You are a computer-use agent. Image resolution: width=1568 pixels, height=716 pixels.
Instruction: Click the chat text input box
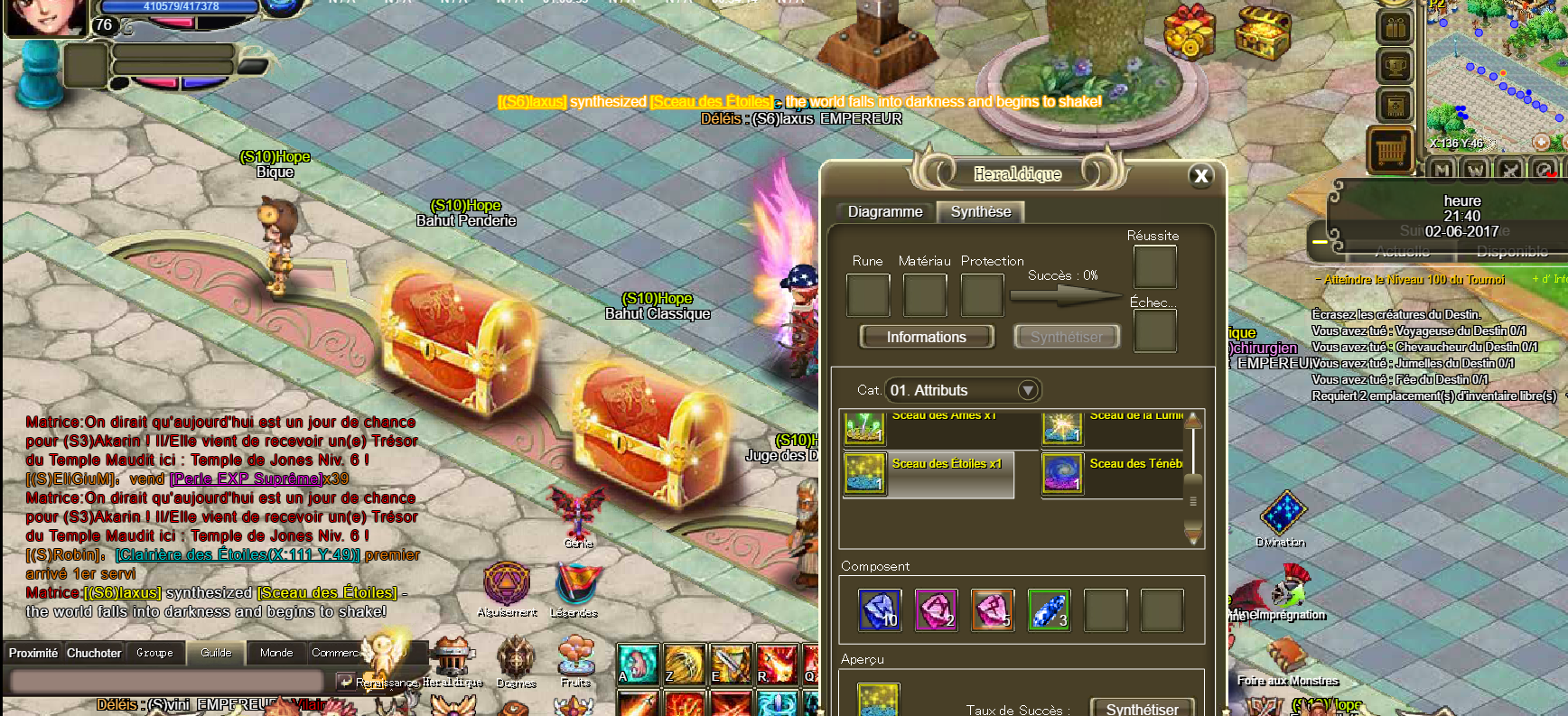[x=167, y=681]
